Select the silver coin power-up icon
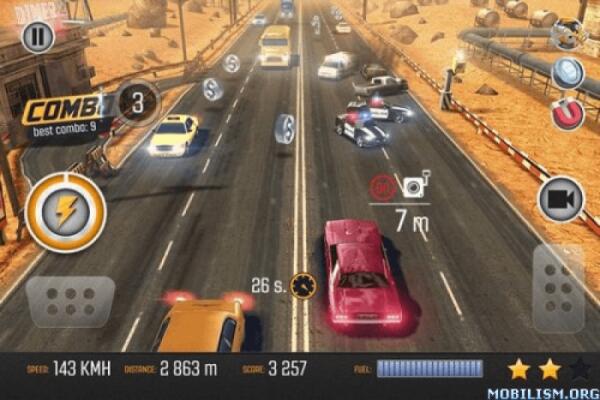Image resolution: width=600 pixels, height=400 pixels. pos(568,73)
